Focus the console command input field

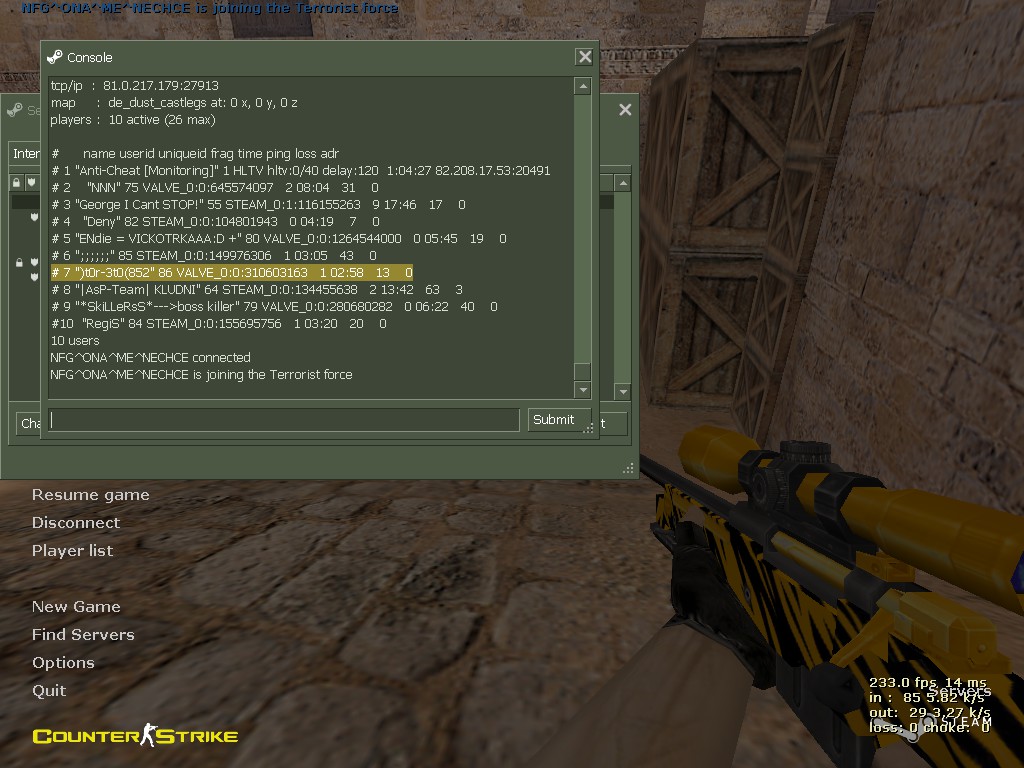(285, 420)
